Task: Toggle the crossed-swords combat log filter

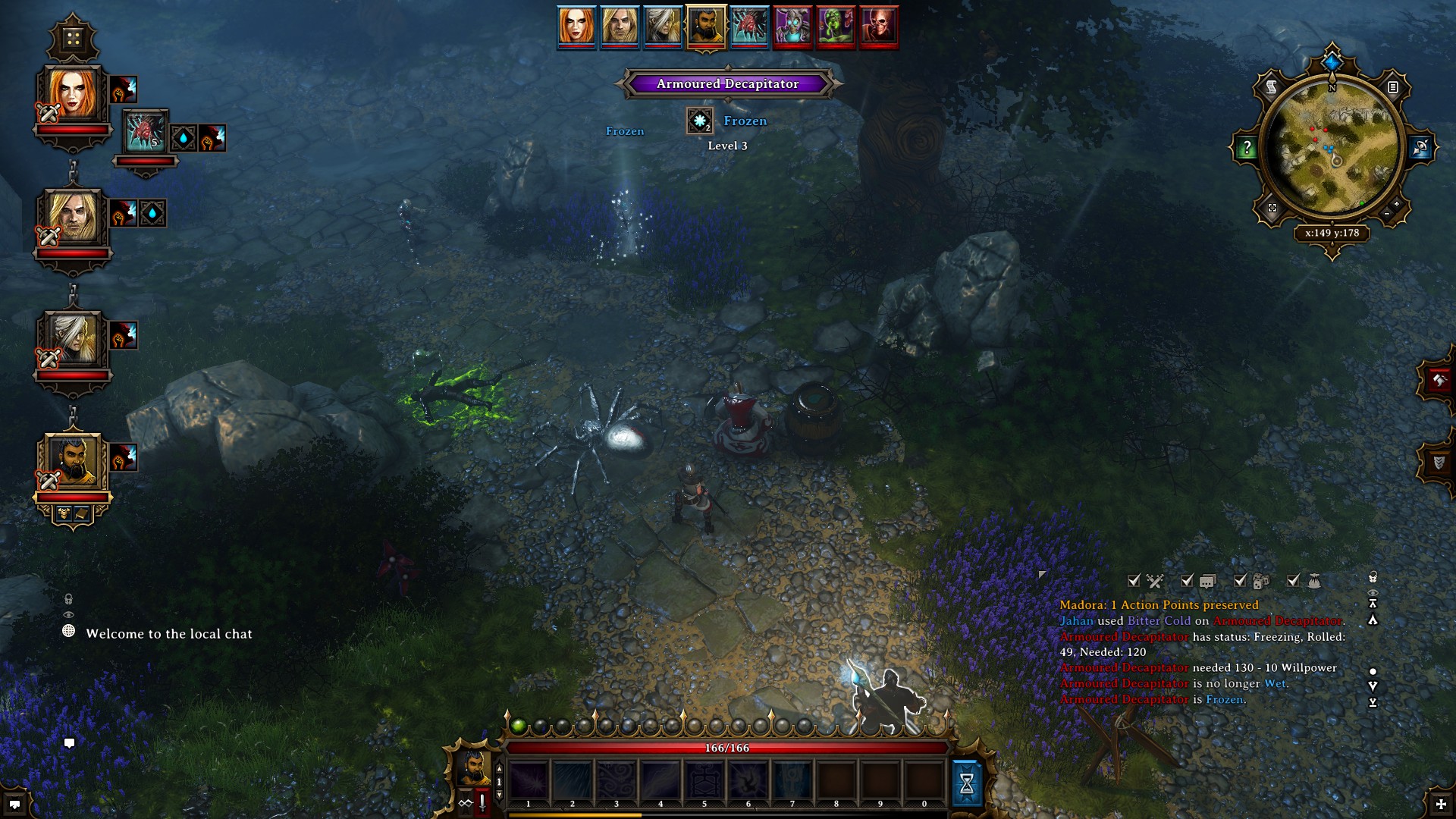Action: (1155, 582)
